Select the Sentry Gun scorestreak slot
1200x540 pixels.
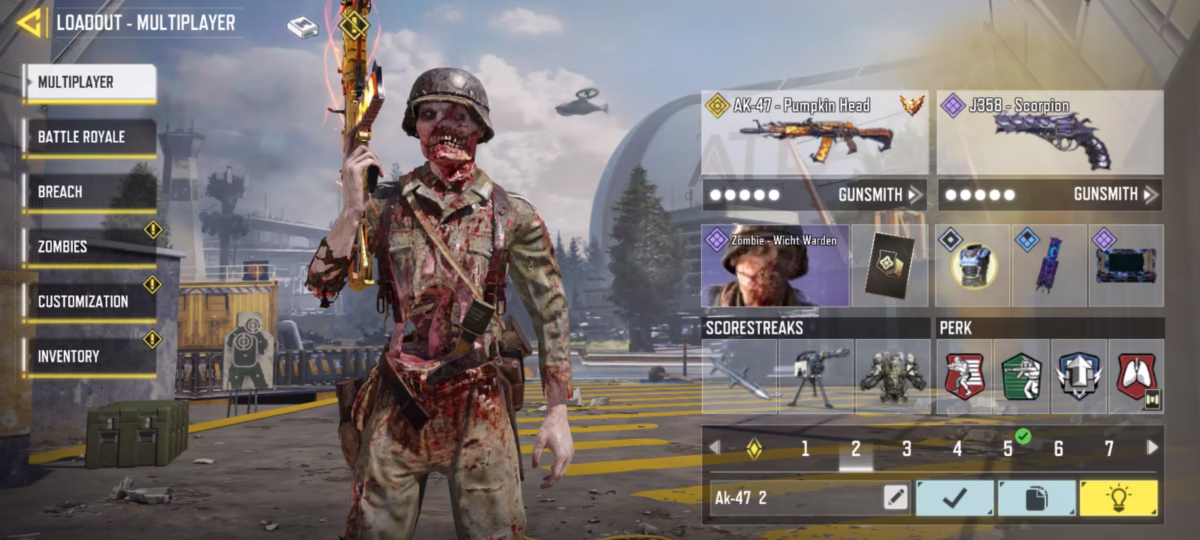point(815,377)
